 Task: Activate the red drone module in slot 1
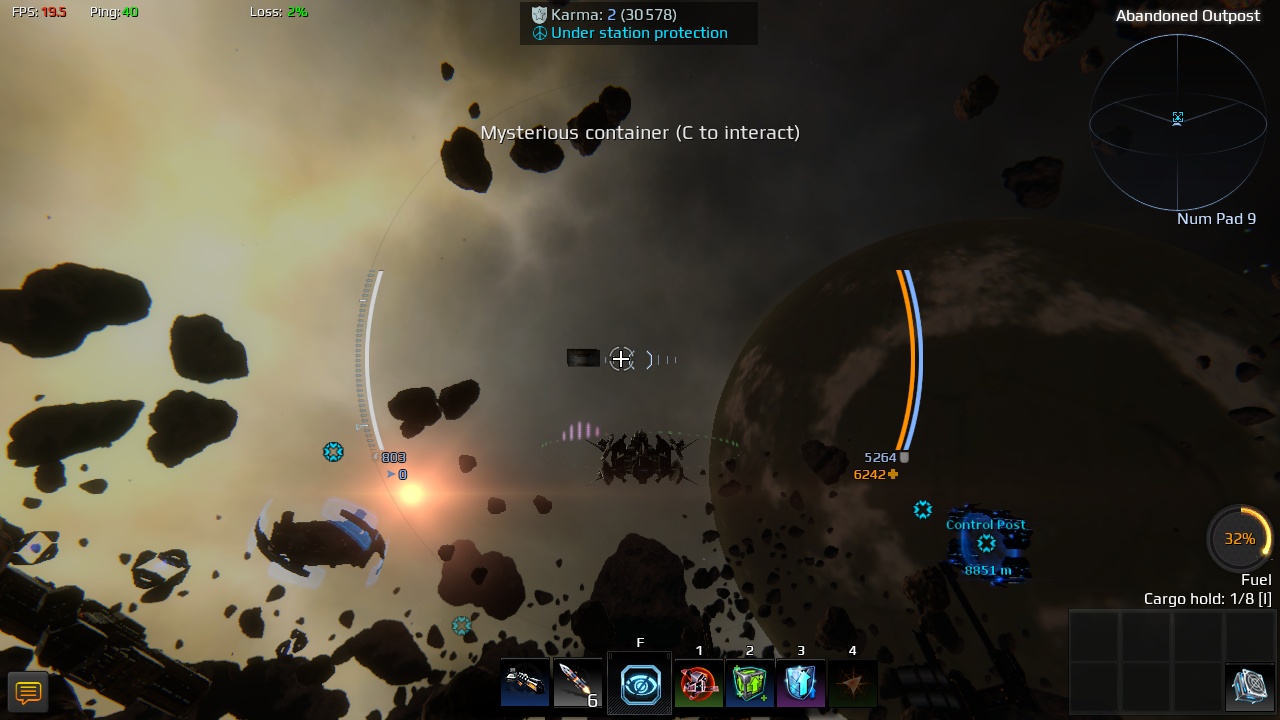pyautogui.click(x=698, y=683)
